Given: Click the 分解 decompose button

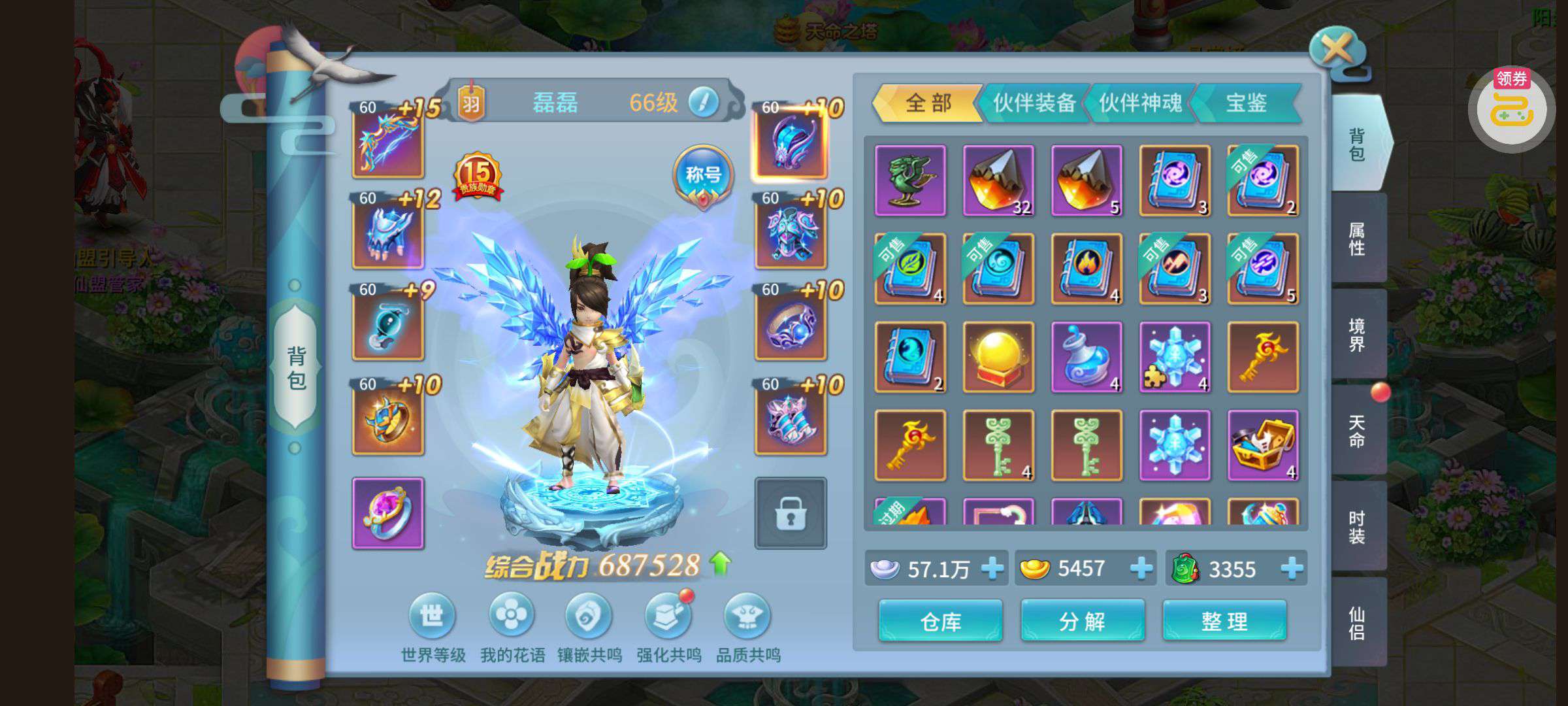Looking at the screenshot, I should 1082,621.
